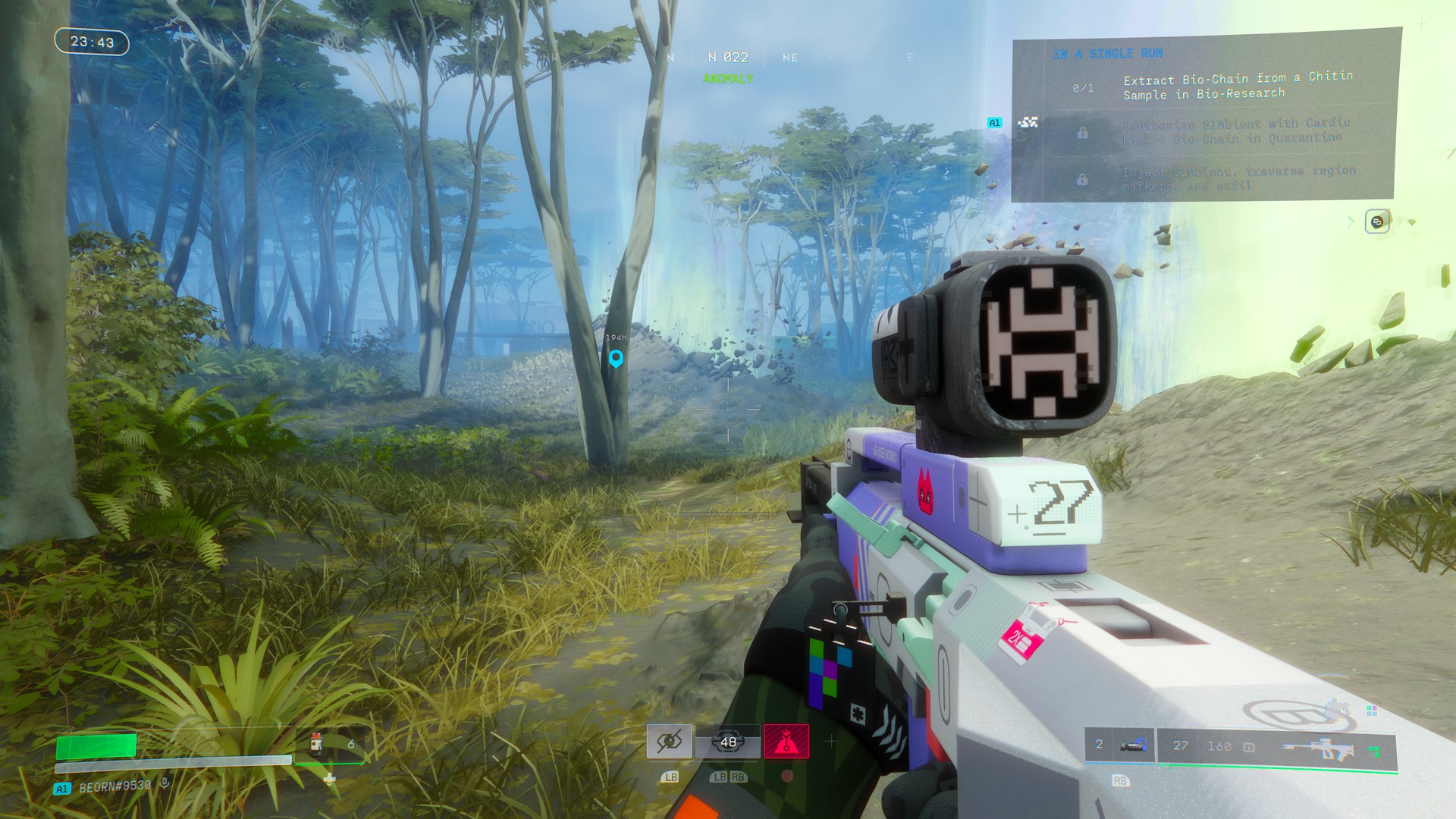Activate the crossed-out eye cloak ability
This screenshot has width=1456, height=819.
click(669, 741)
